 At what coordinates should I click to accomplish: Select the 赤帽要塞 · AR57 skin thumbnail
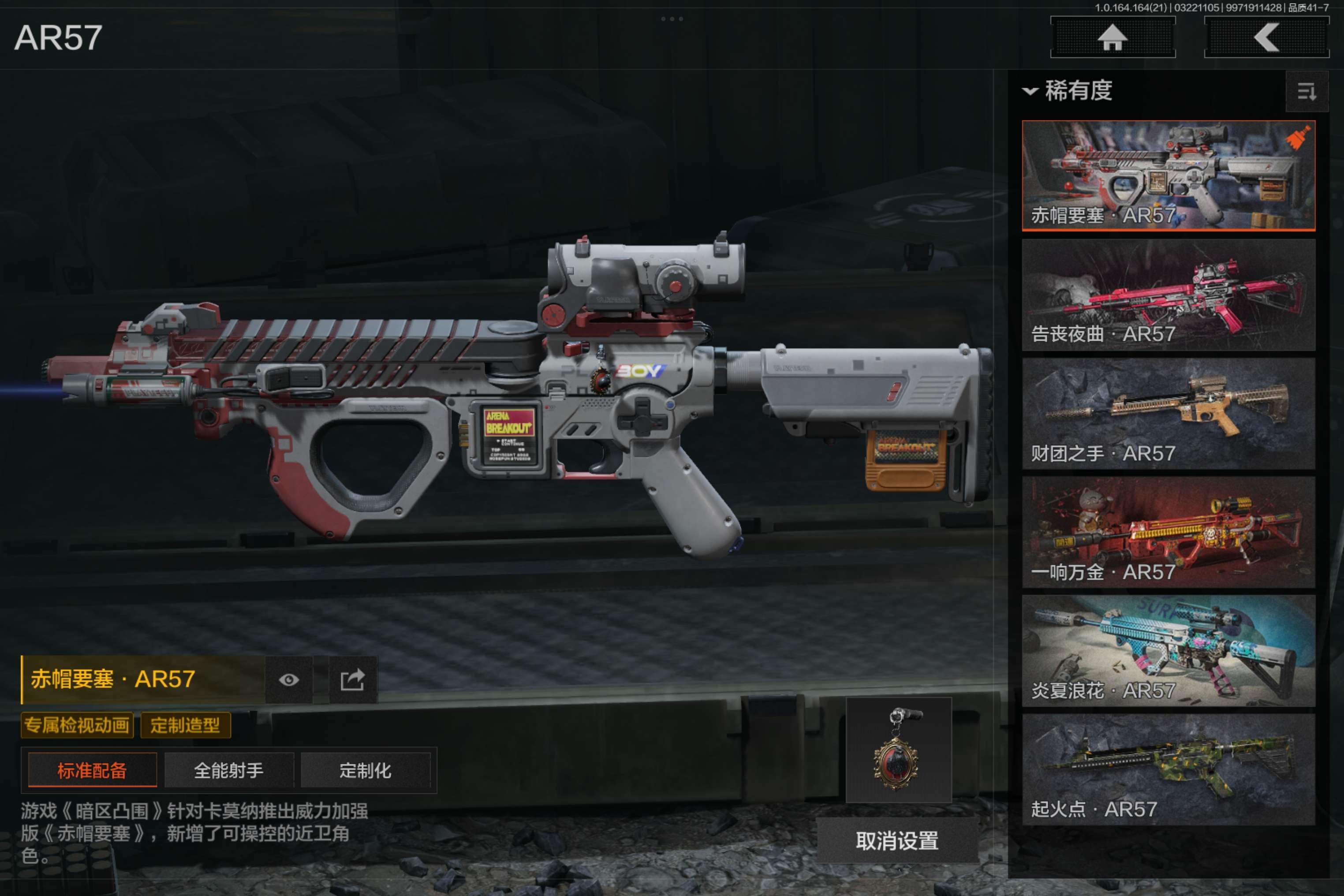click(x=1168, y=175)
